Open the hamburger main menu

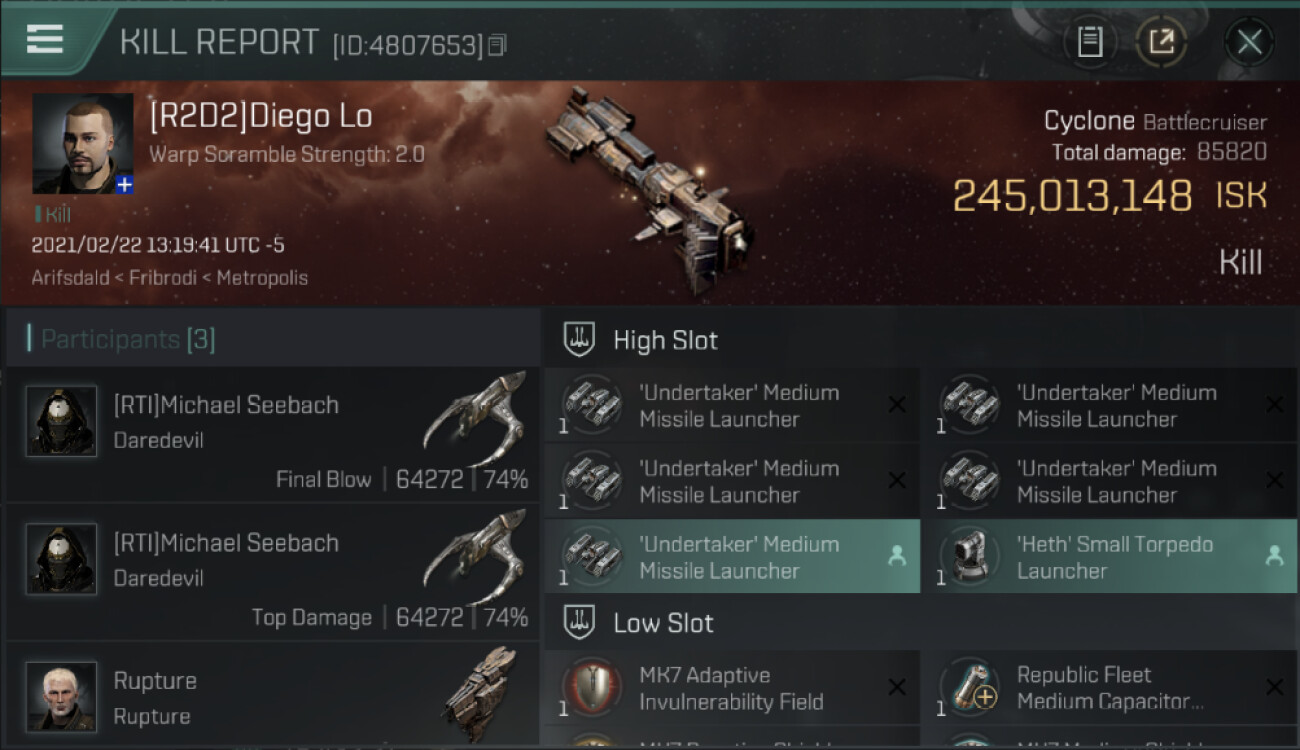point(45,40)
